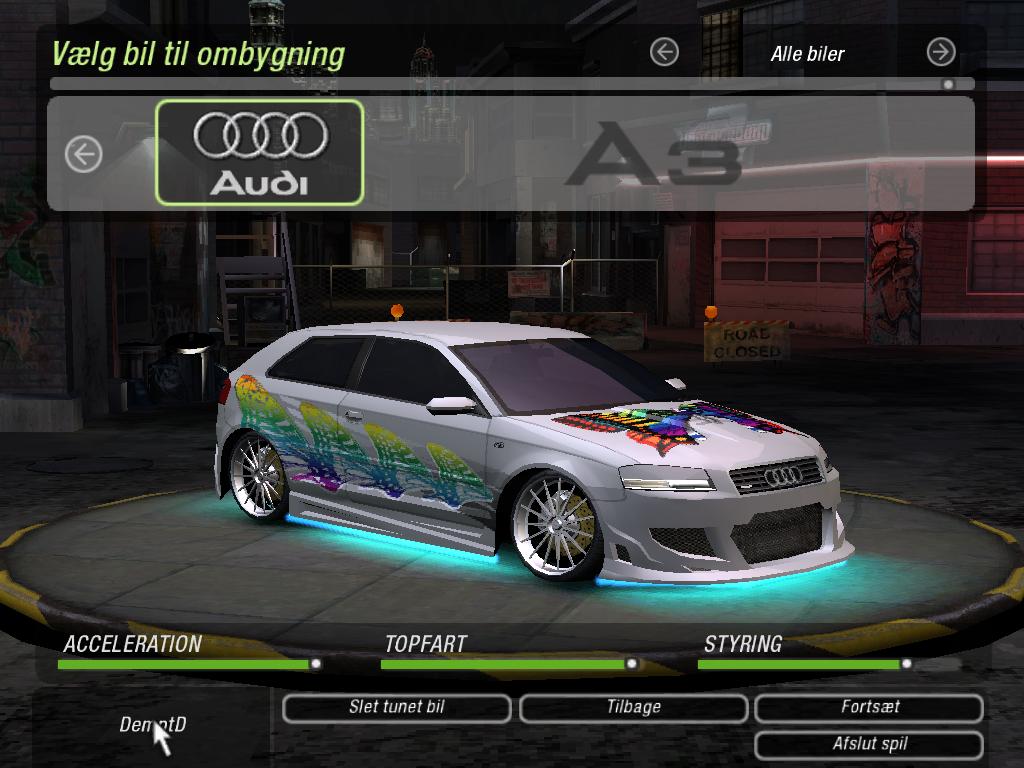Click the 'Slet tunet bil' button

(397, 708)
